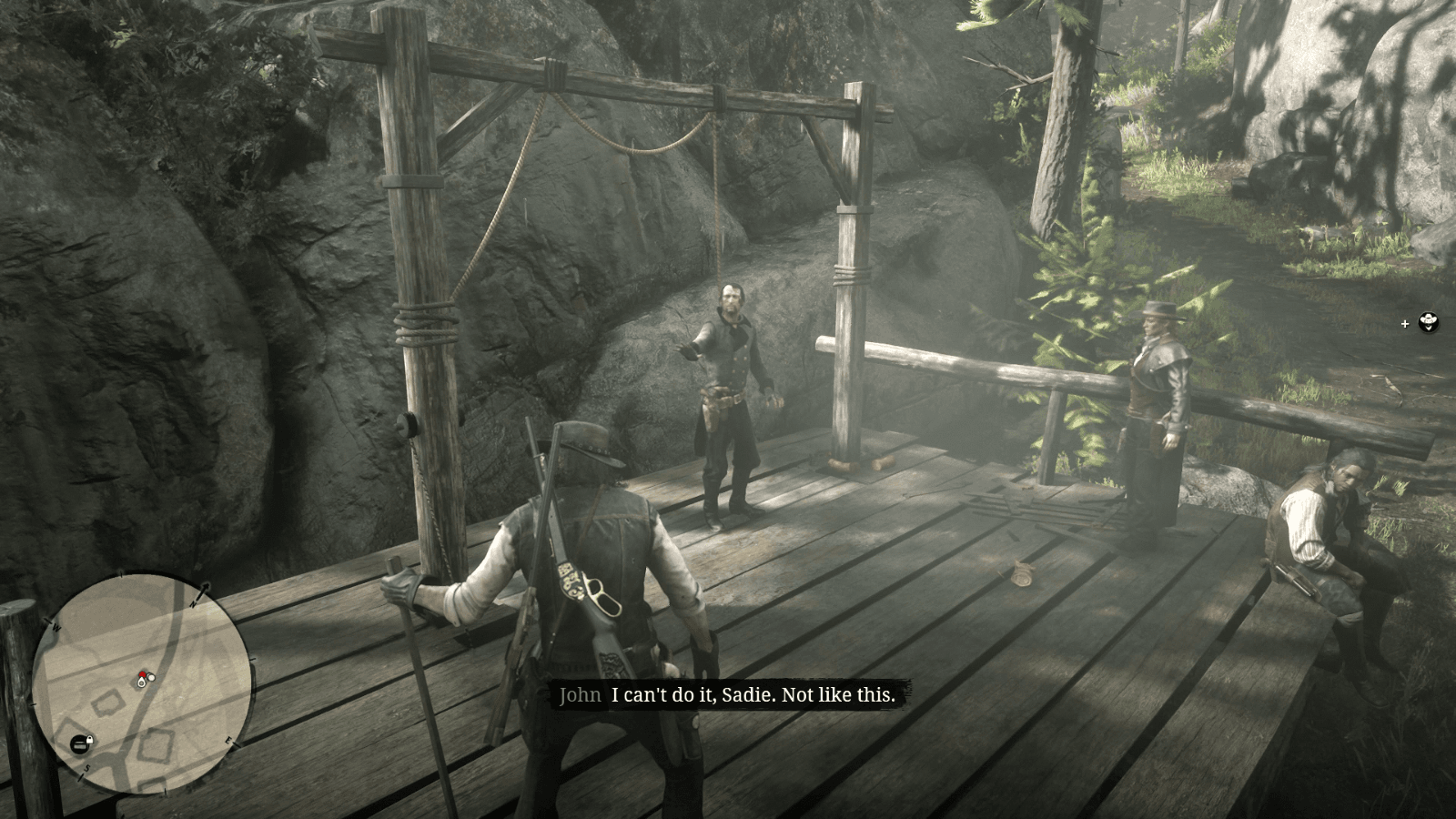The width and height of the screenshot is (1456, 819).
Task: Select the crosshair reticle near the honor icon
Action: pyautogui.click(x=1405, y=323)
